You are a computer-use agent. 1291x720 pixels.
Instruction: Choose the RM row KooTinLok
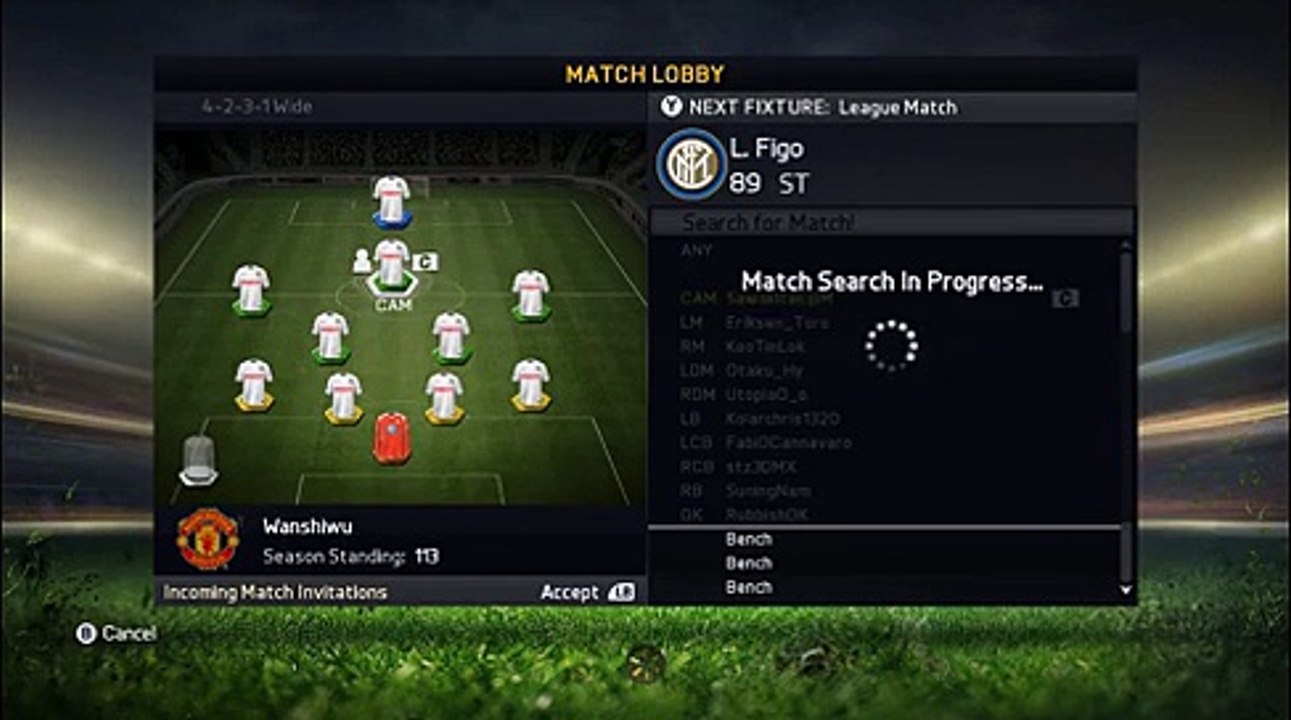(765, 347)
